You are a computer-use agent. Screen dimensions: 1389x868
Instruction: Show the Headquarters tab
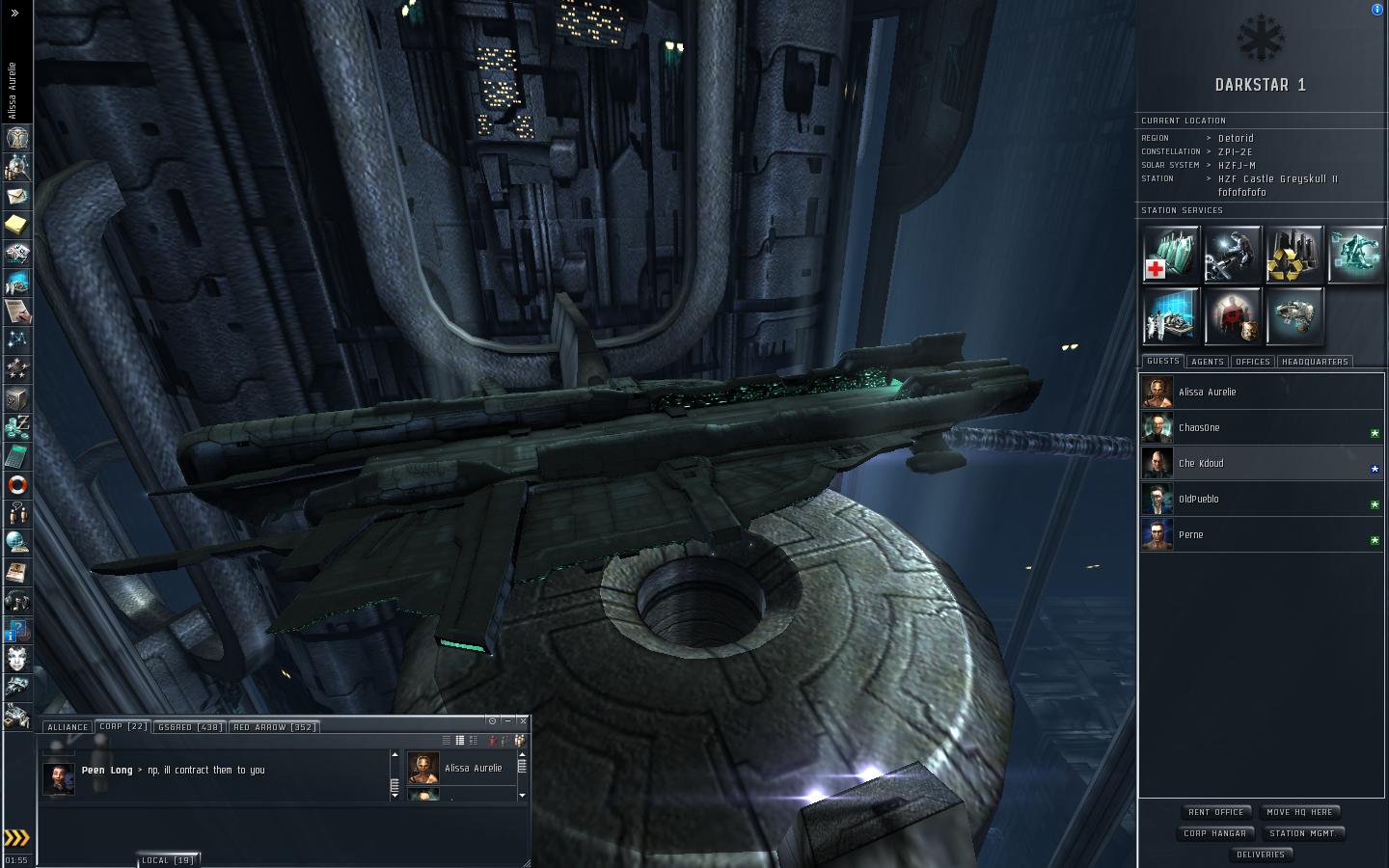click(x=1315, y=362)
